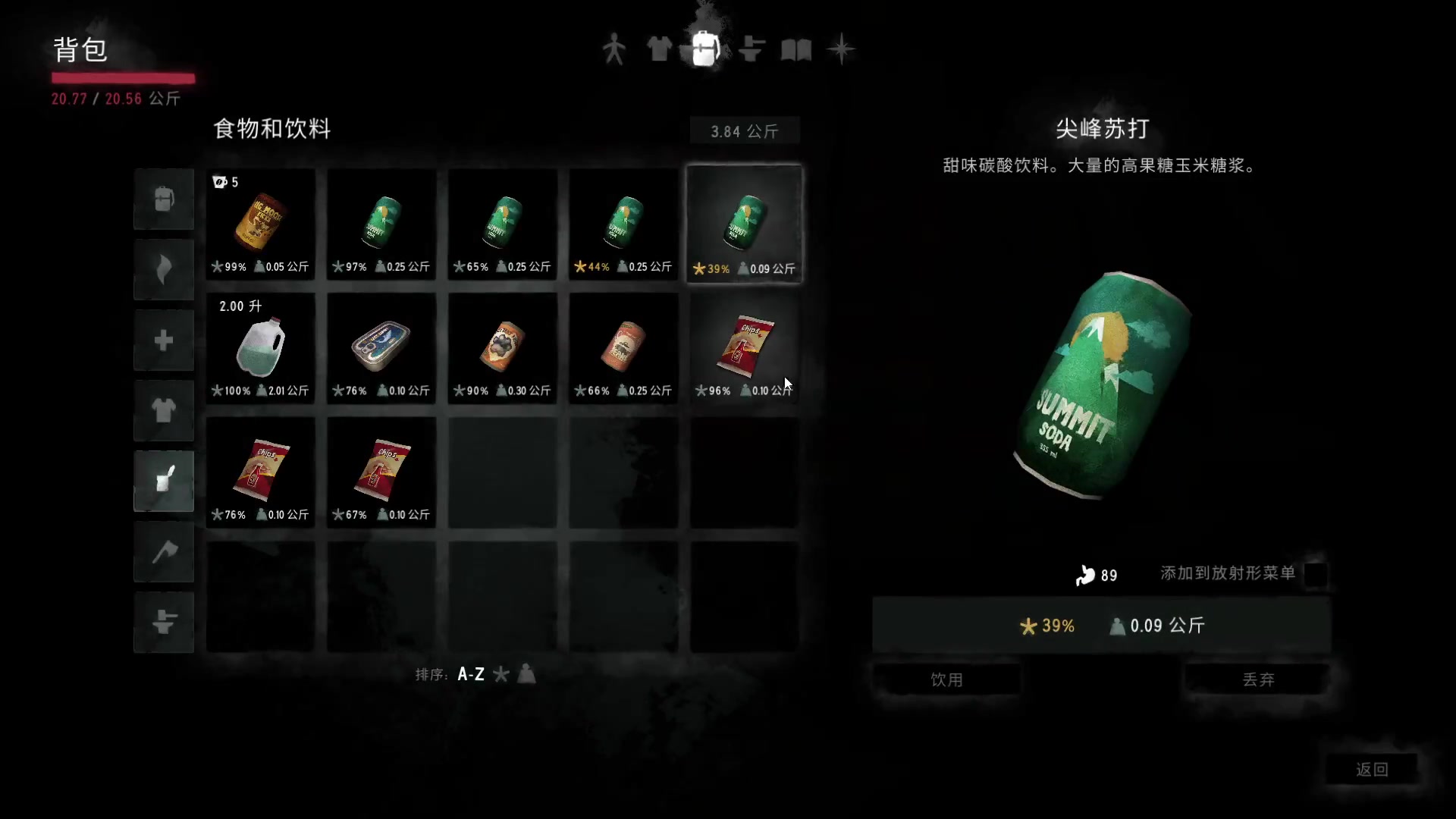Viewport: 1456px width, 819px height.
Task: Open the all items backpack filter
Action: (164, 199)
